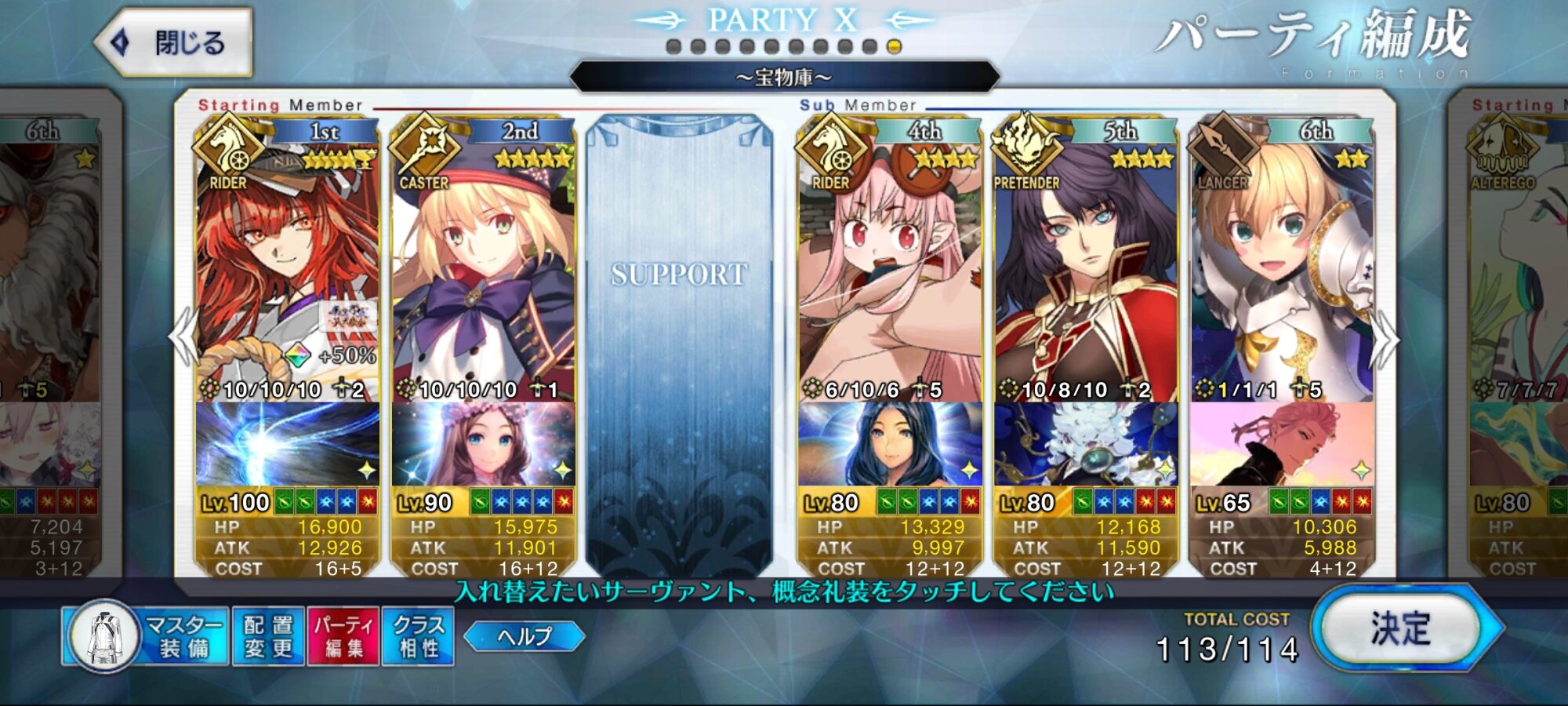Image resolution: width=1568 pixels, height=706 pixels.
Task: Close the party formation screen
Action: coord(174,42)
